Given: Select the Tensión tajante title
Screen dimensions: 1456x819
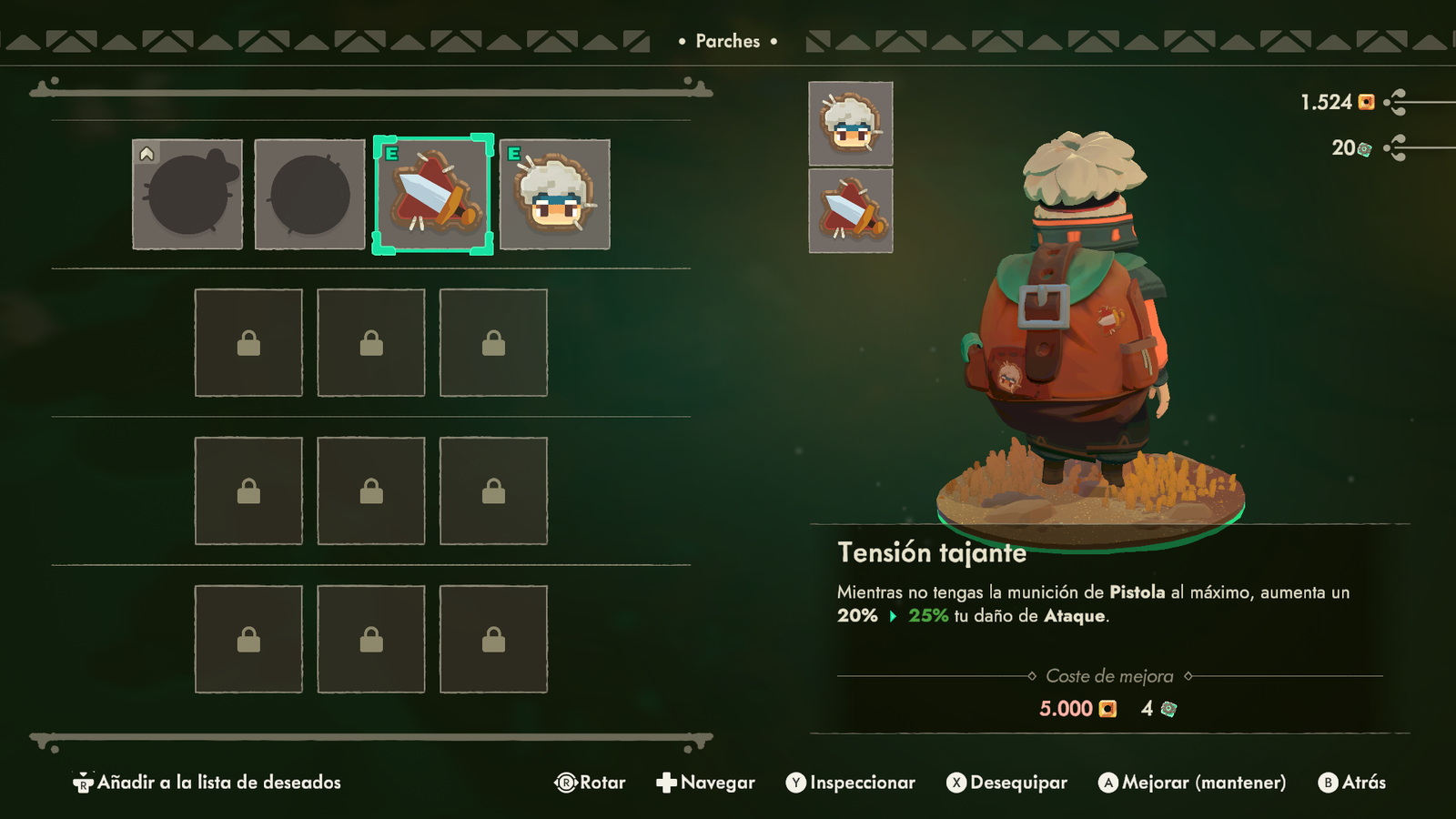Looking at the screenshot, I should [934, 552].
